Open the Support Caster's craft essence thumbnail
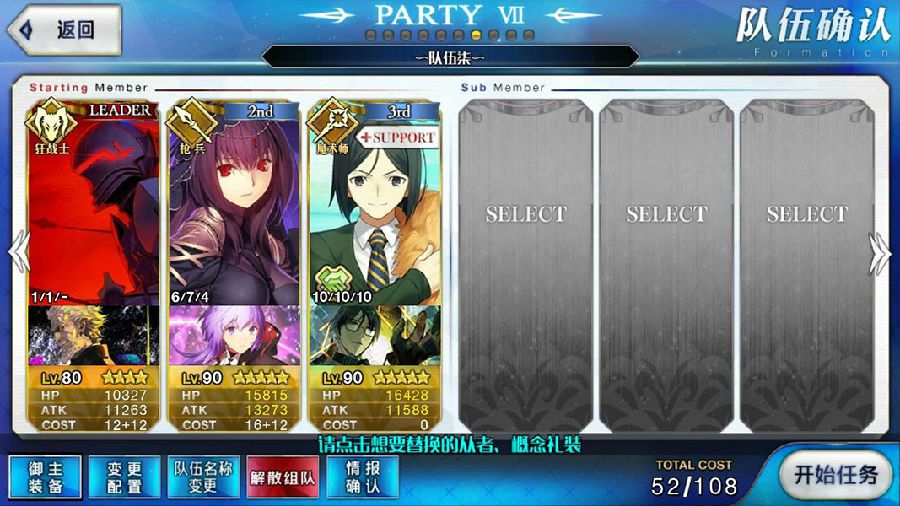The image size is (900, 506). point(374,336)
